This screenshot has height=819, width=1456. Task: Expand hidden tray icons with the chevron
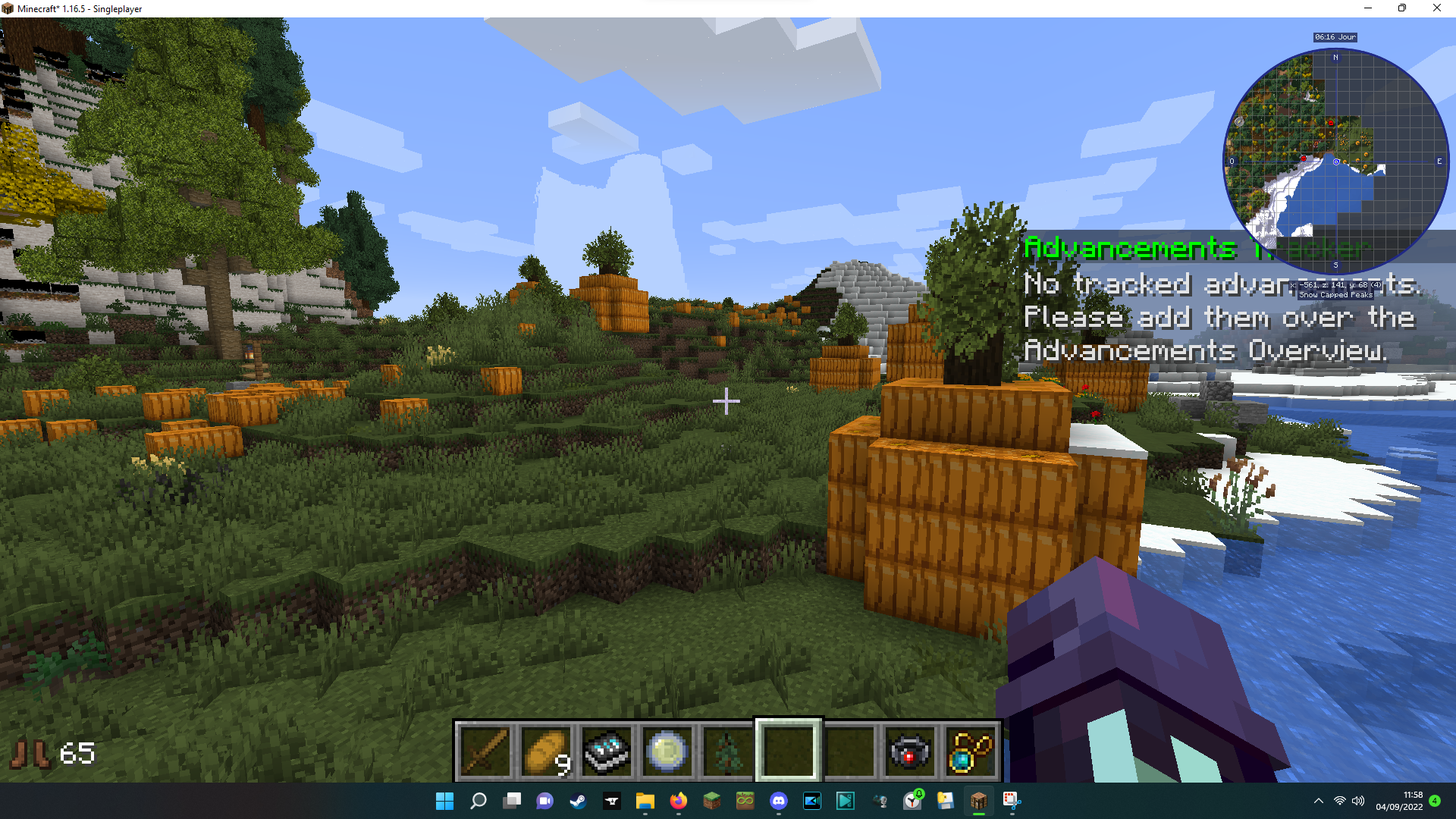(x=1318, y=801)
